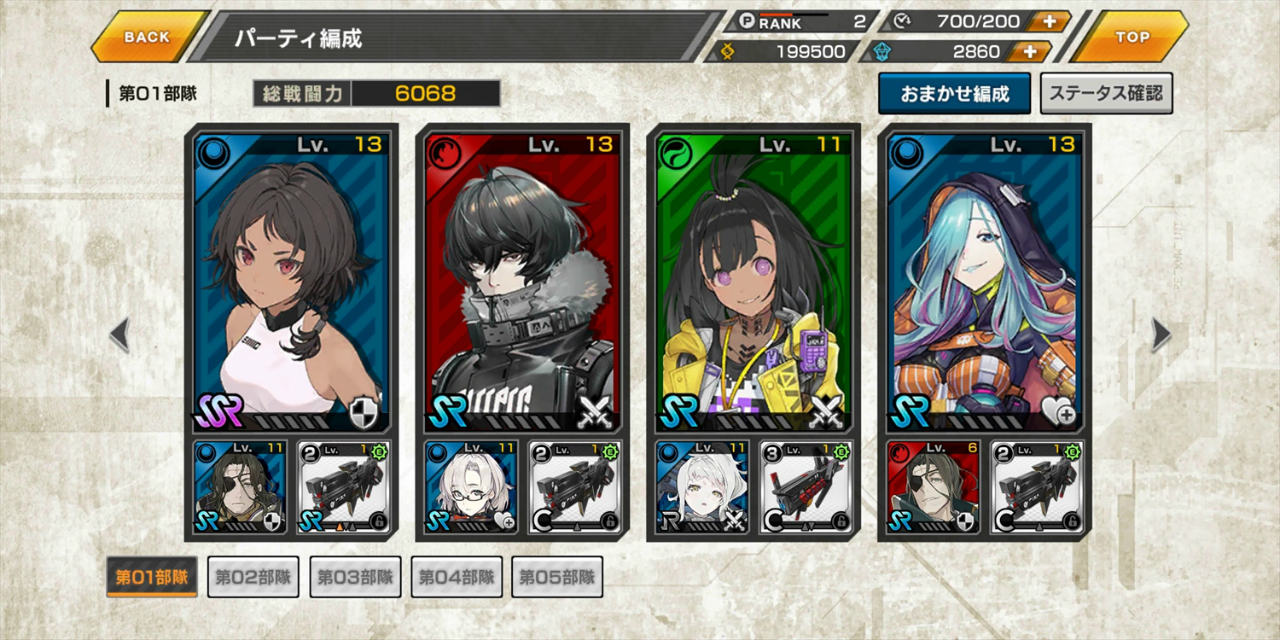Show the next party with right arrow
Image resolution: width=1280 pixels, height=640 pixels.
tap(1161, 335)
